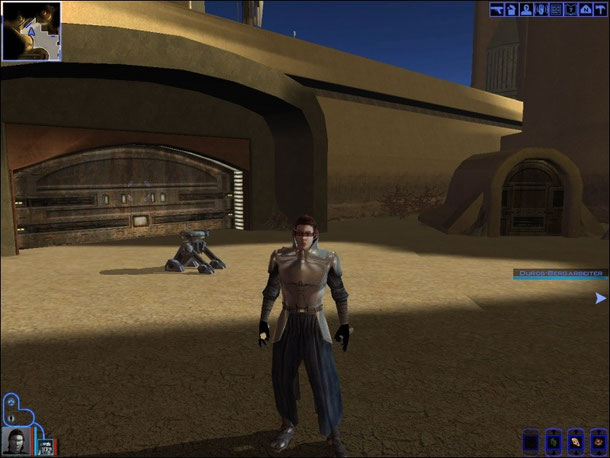Click the minimap in the corner
Image resolution: width=610 pixels, height=458 pixels.
click(31, 31)
